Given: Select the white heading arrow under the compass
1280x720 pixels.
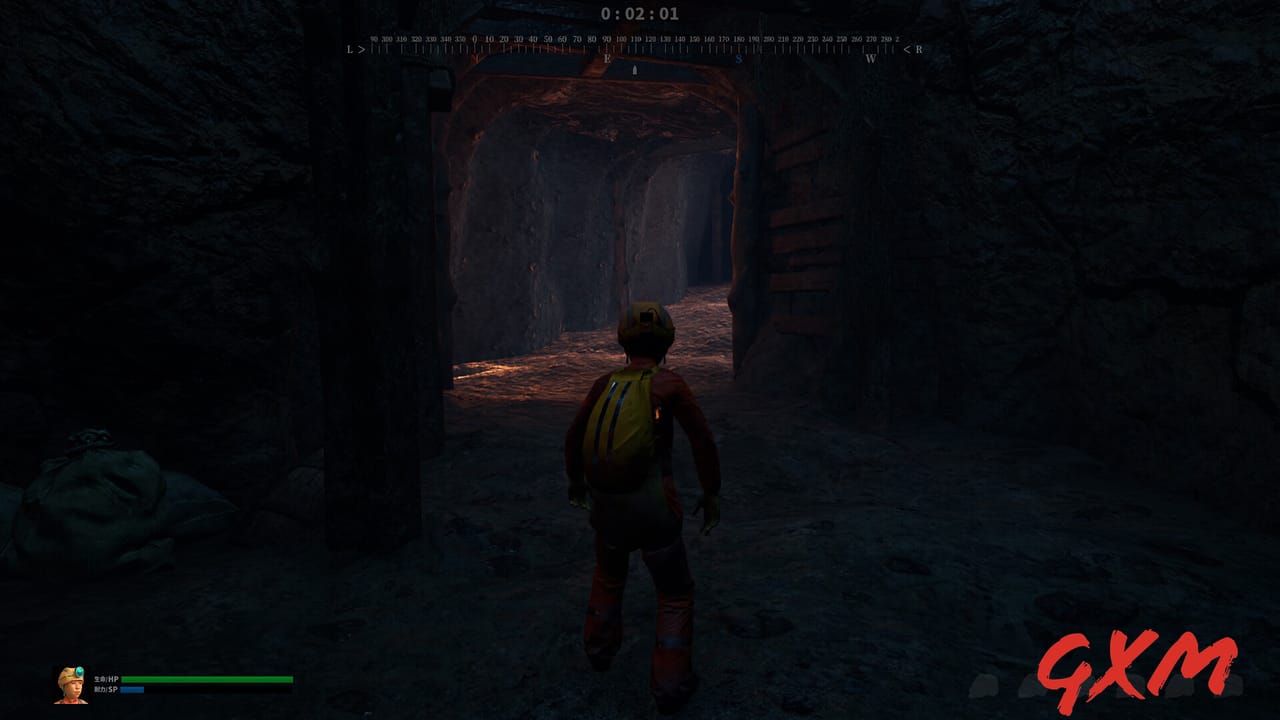Looking at the screenshot, I should pyautogui.click(x=634, y=72).
